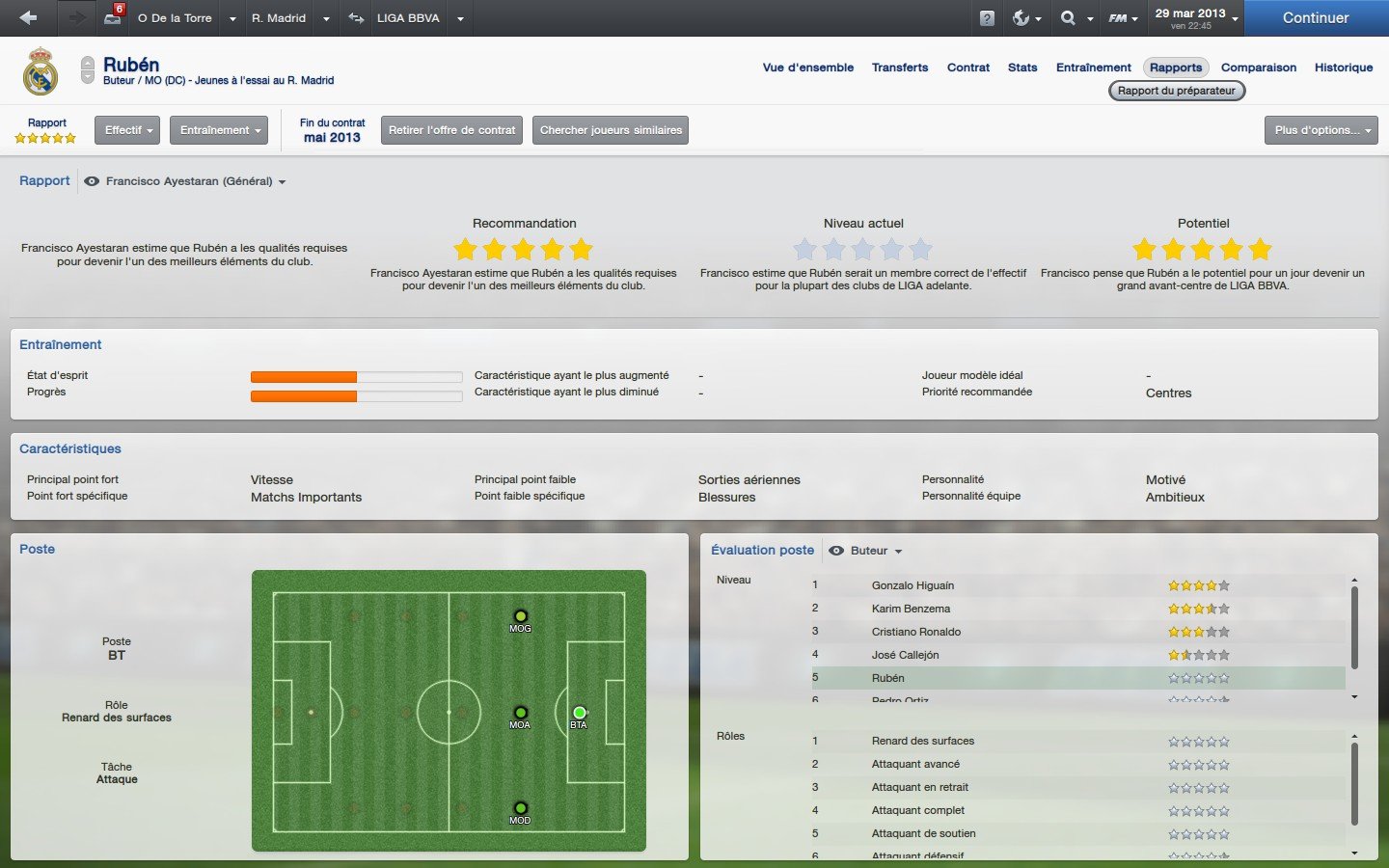
Task: Open the Buteur dropdown in Évaluation poste
Action: [x=865, y=551]
